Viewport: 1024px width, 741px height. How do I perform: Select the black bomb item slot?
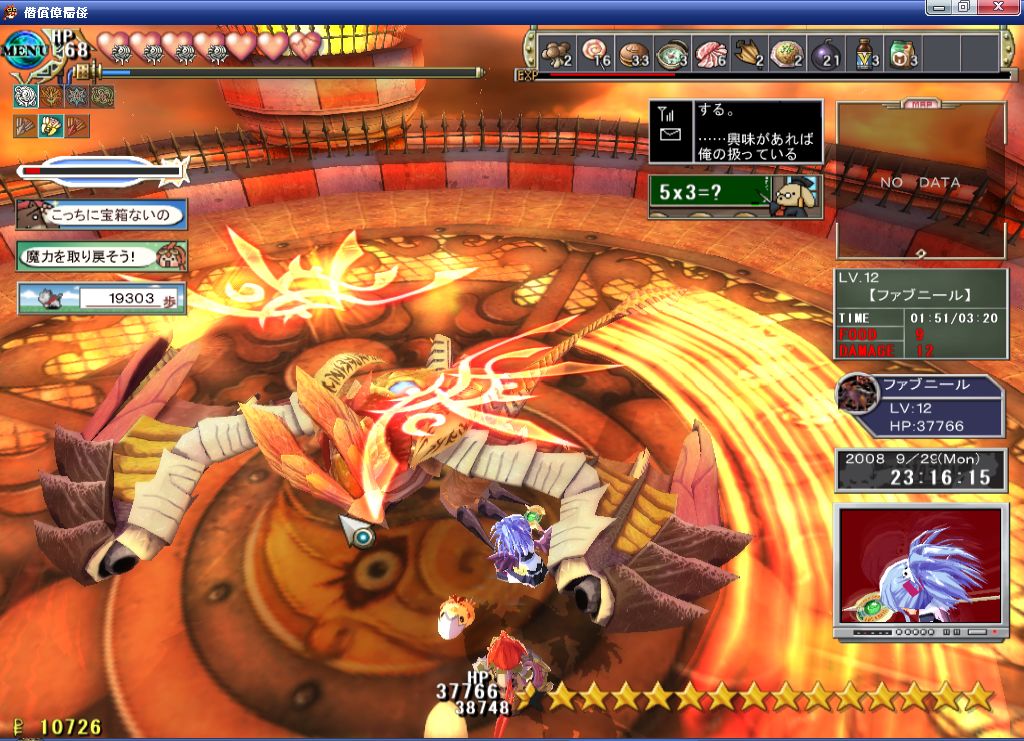(x=826, y=53)
